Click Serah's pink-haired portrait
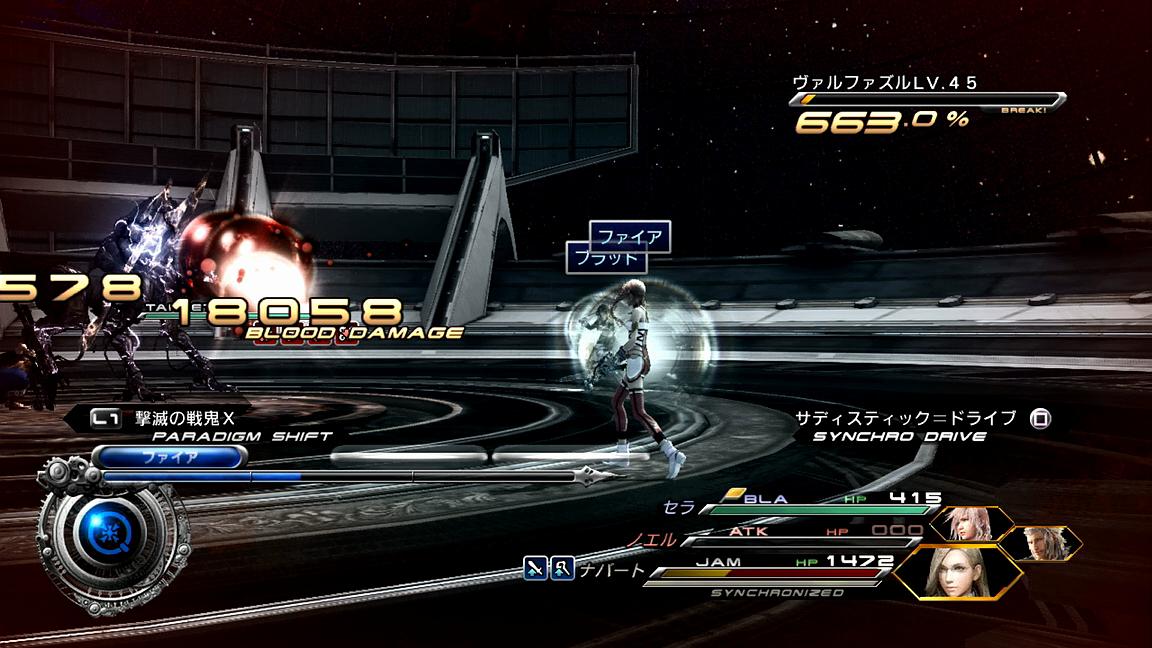Image resolution: width=1152 pixels, height=648 pixels. point(970,524)
